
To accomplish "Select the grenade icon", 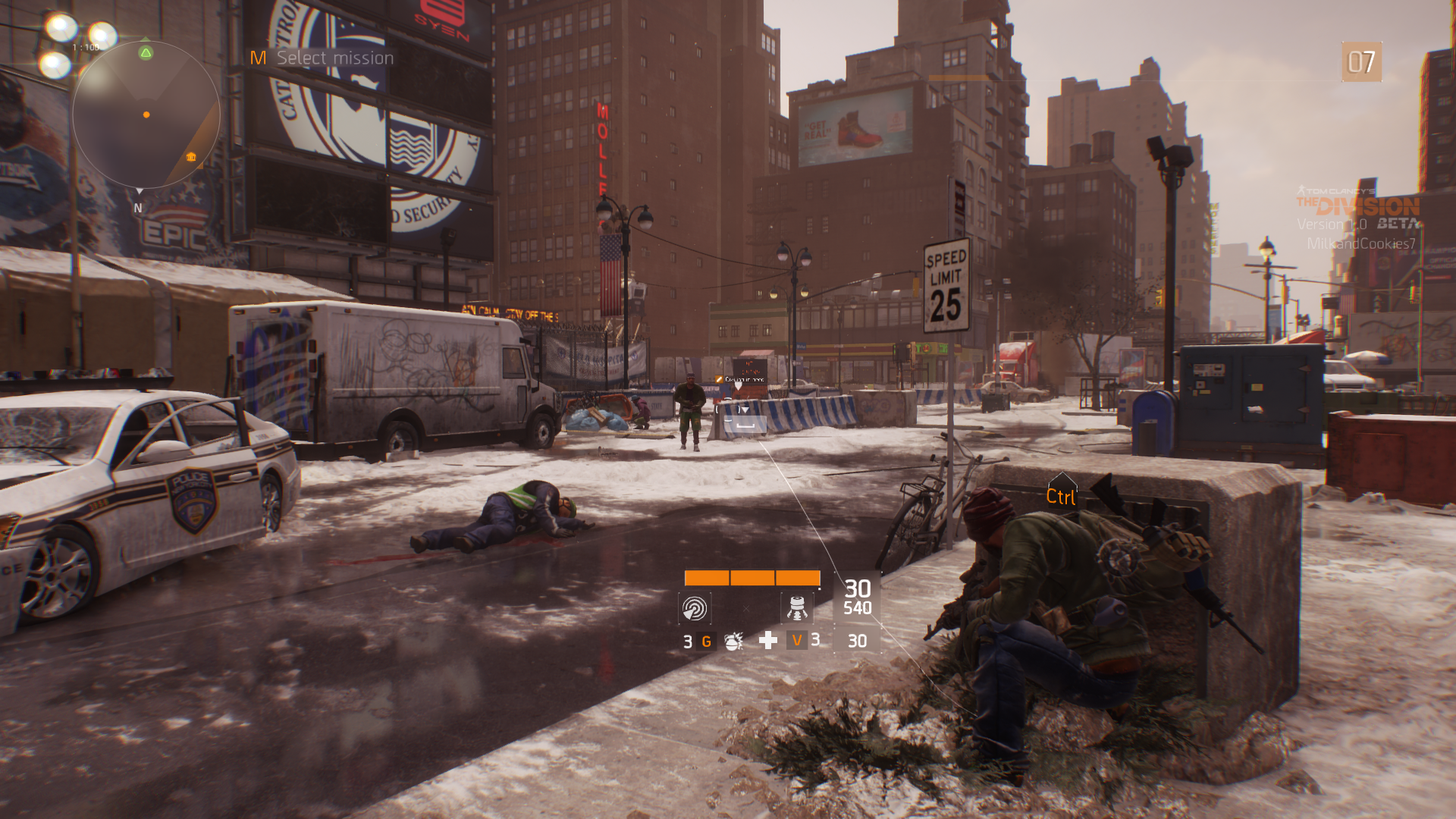I will click(x=733, y=642).
